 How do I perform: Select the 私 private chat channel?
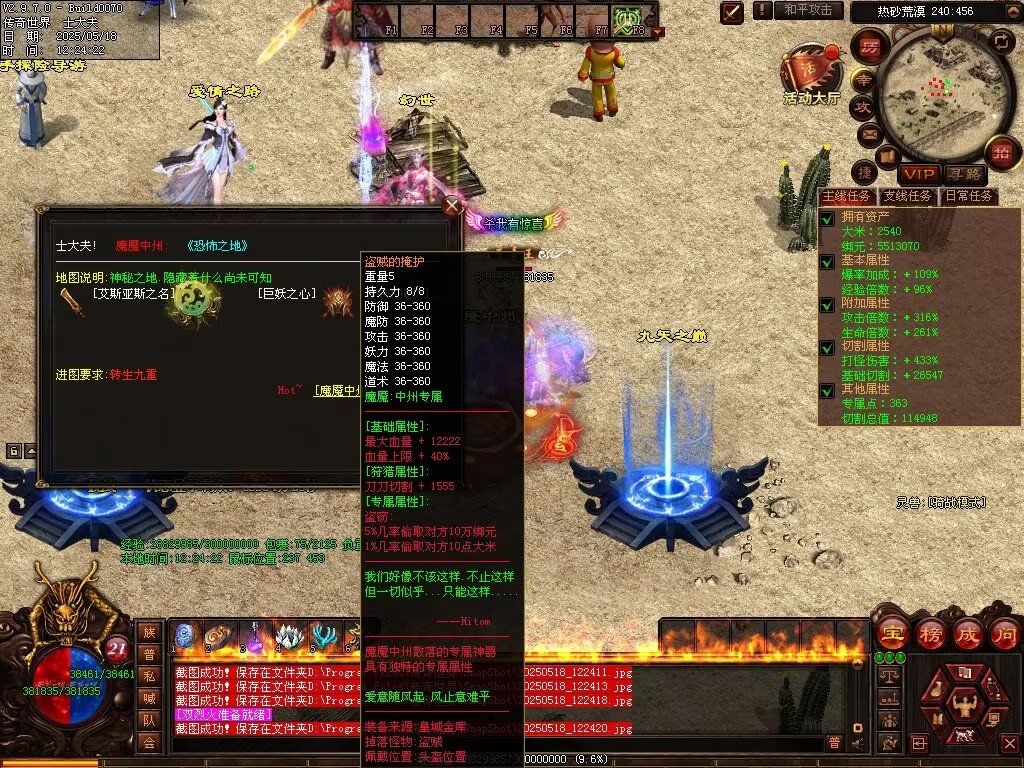click(149, 676)
